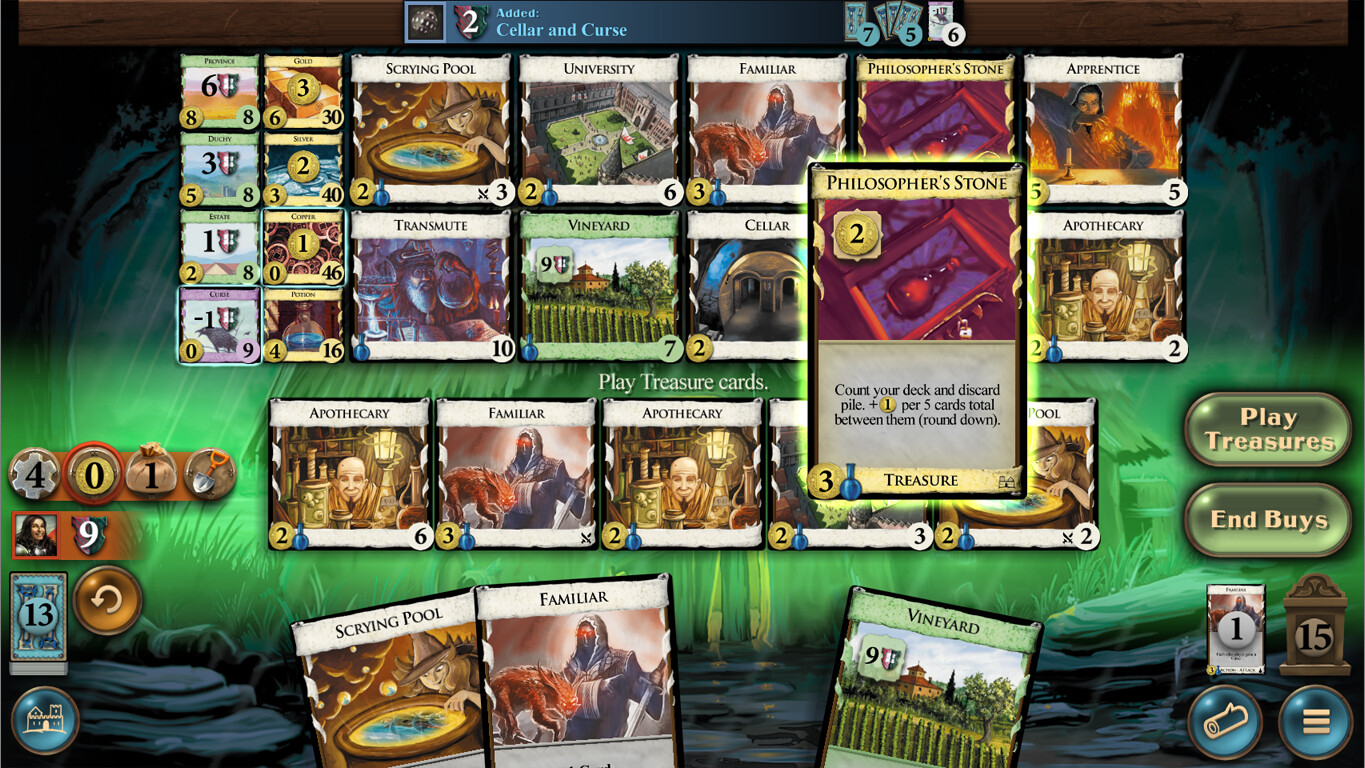Click the undo arrow icon
Viewport: 1365px width, 768px height.
pos(108,601)
